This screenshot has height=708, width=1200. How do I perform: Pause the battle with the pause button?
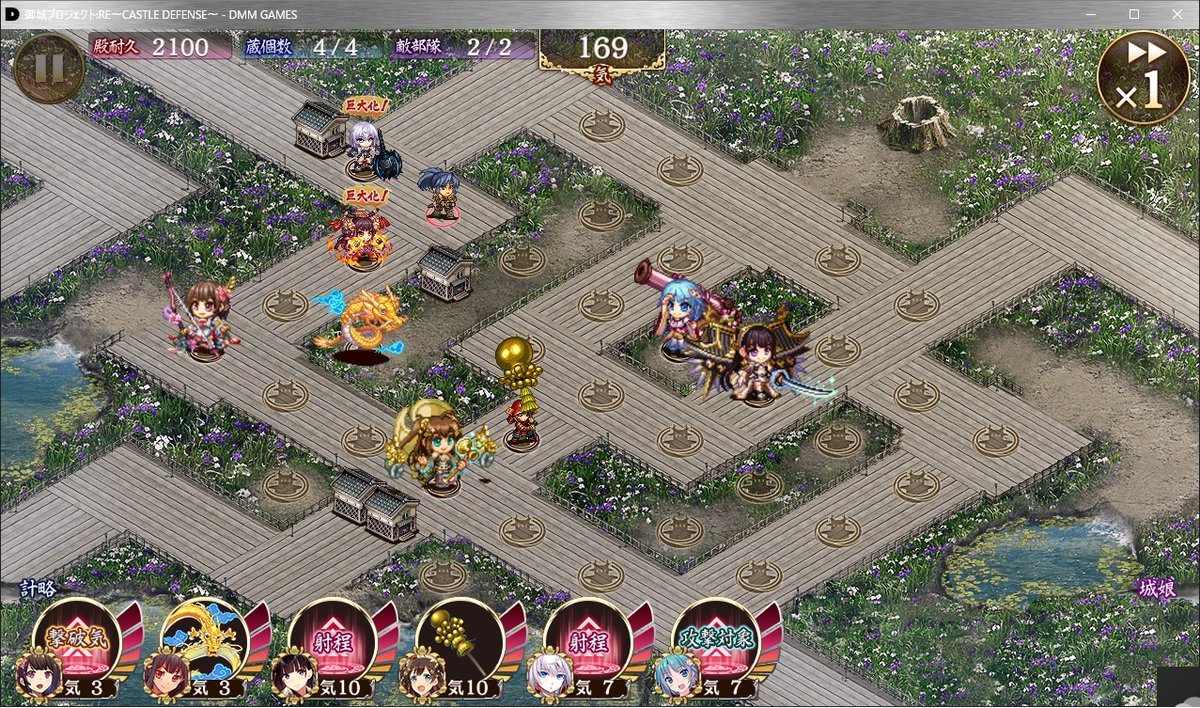(x=47, y=67)
